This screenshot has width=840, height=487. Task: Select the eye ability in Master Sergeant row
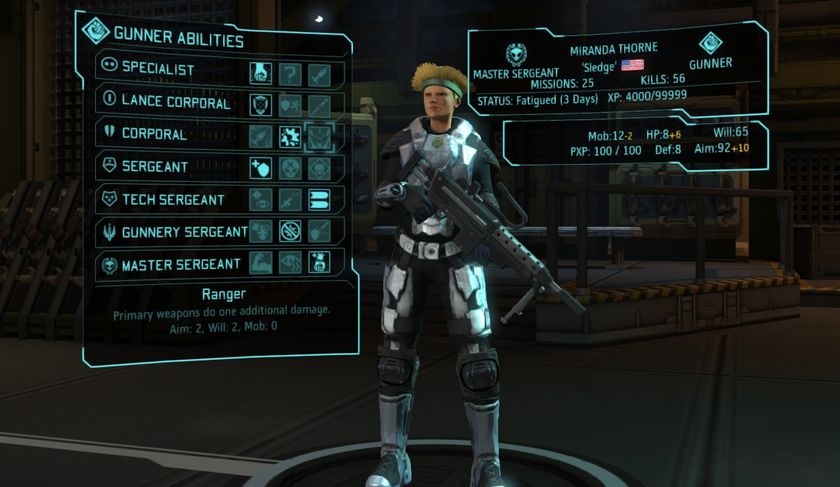pyautogui.click(x=290, y=264)
